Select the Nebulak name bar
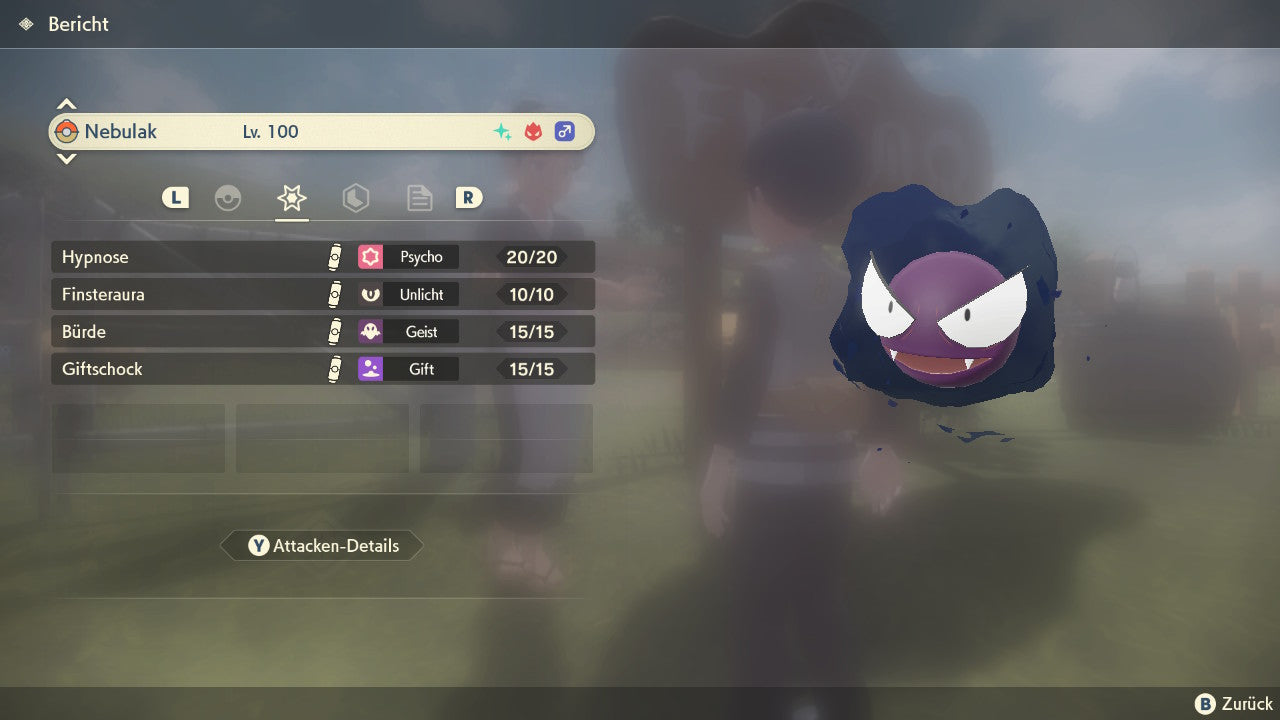 click(x=322, y=131)
